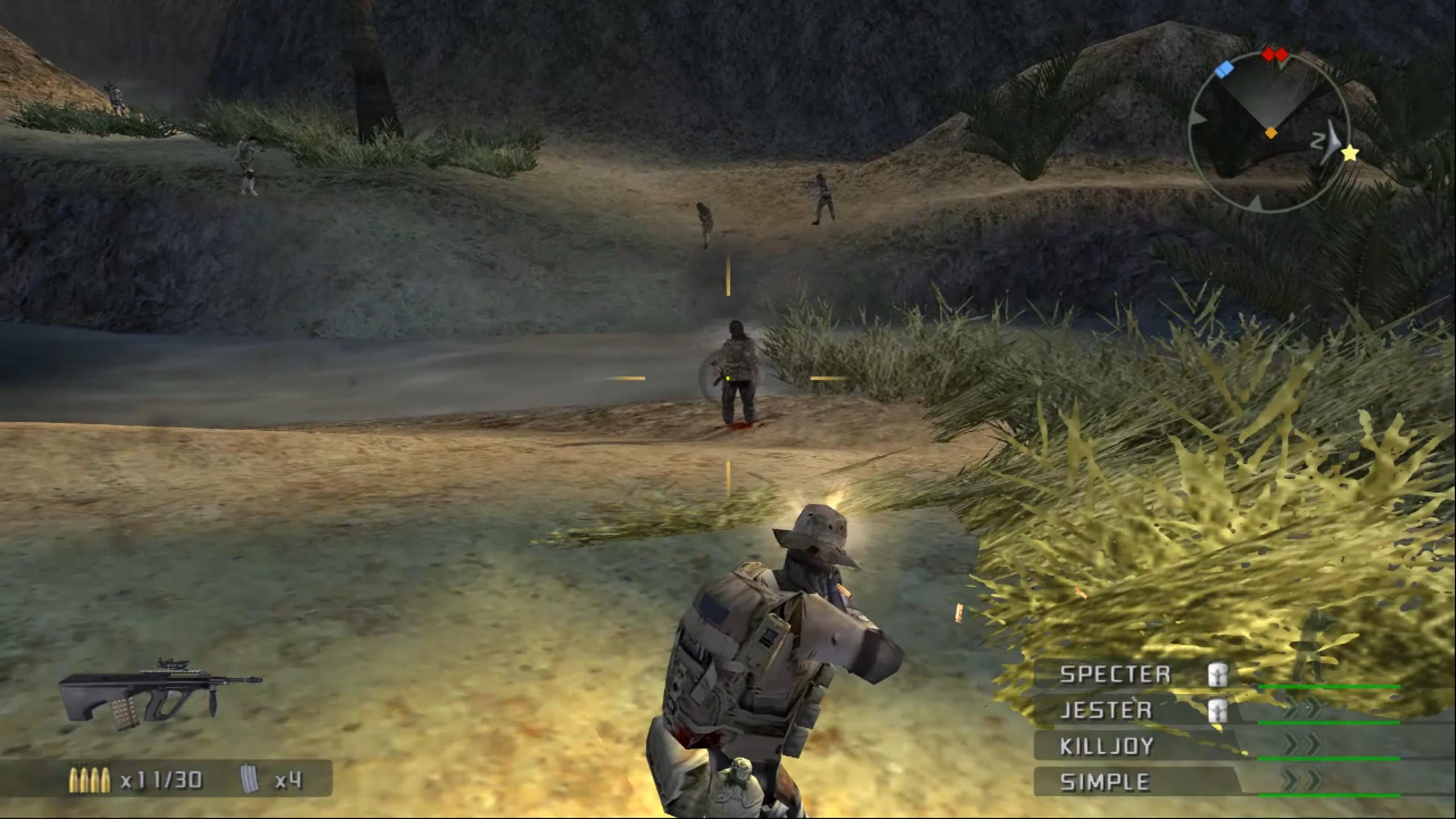Click the yellow star objective marker
The height and width of the screenshot is (819, 1456).
tap(1350, 152)
